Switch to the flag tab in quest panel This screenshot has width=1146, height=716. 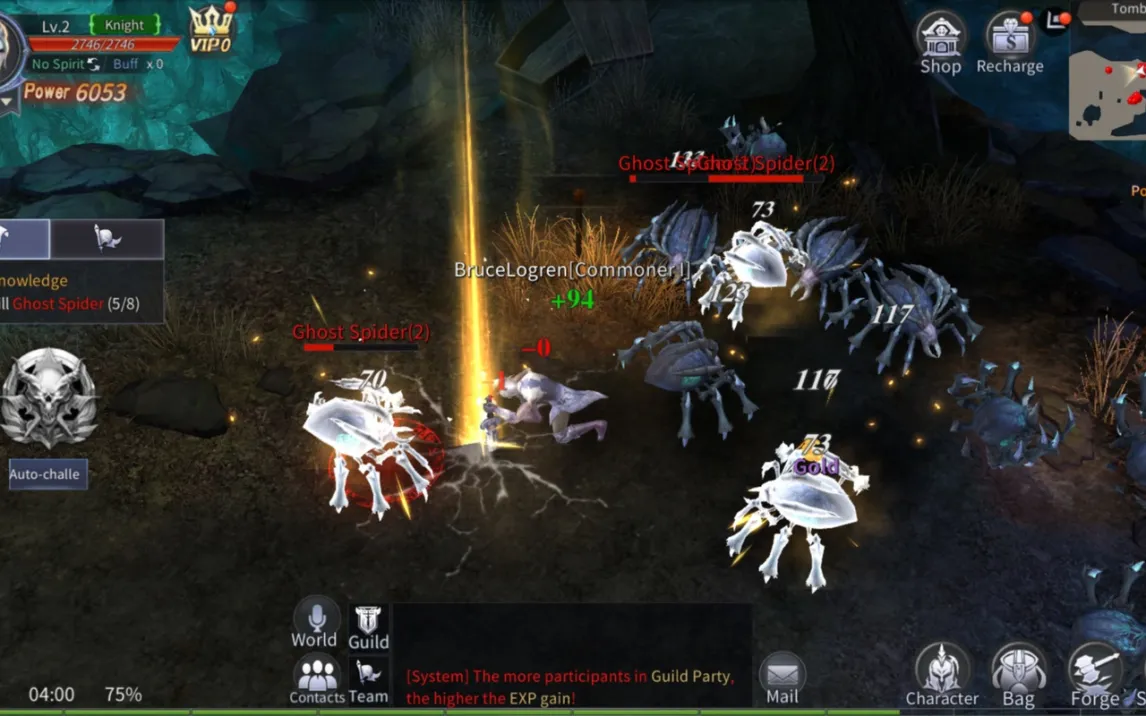[x=107, y=238]
